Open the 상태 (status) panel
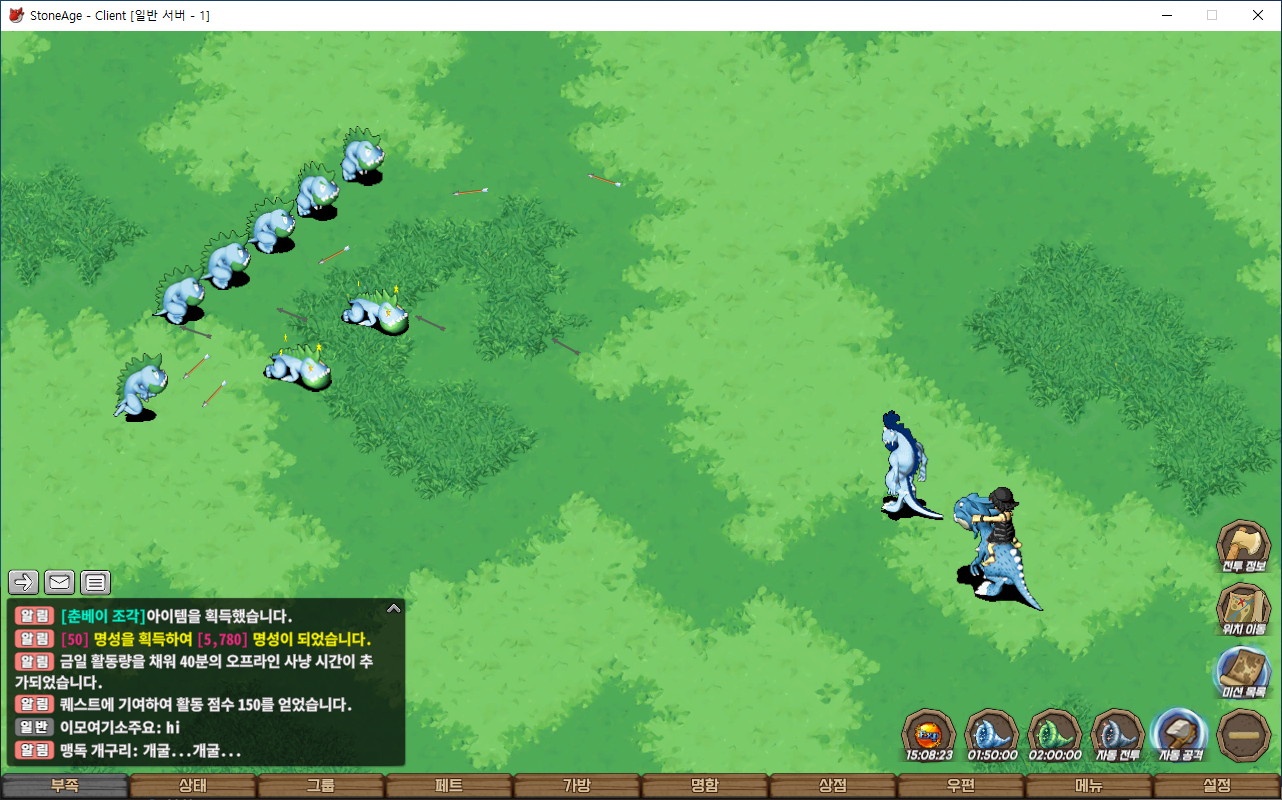The width and height of the screenshot is (1282, 800). (x=193, y=786)
